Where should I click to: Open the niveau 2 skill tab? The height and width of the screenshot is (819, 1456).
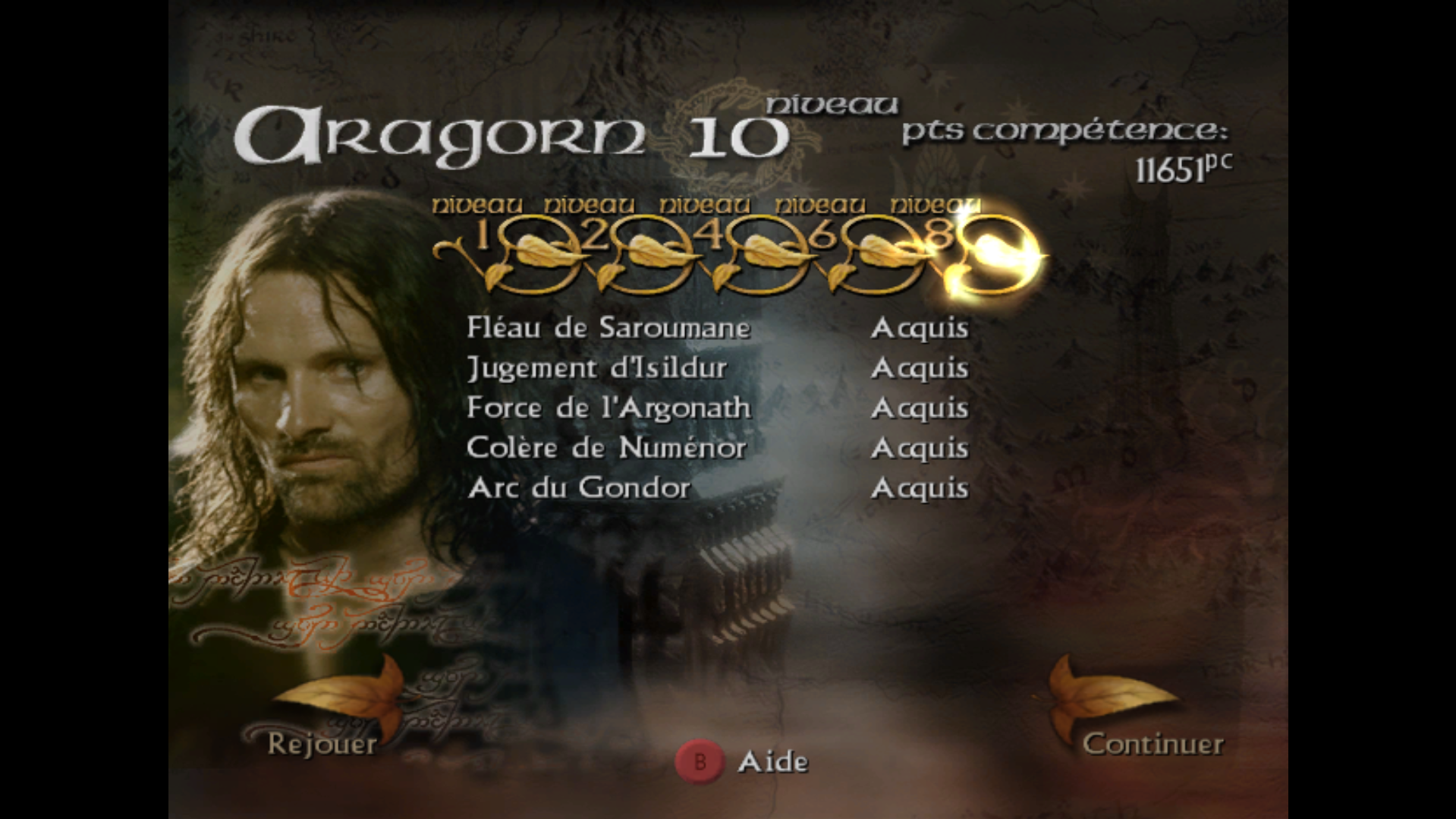(597, 238)
